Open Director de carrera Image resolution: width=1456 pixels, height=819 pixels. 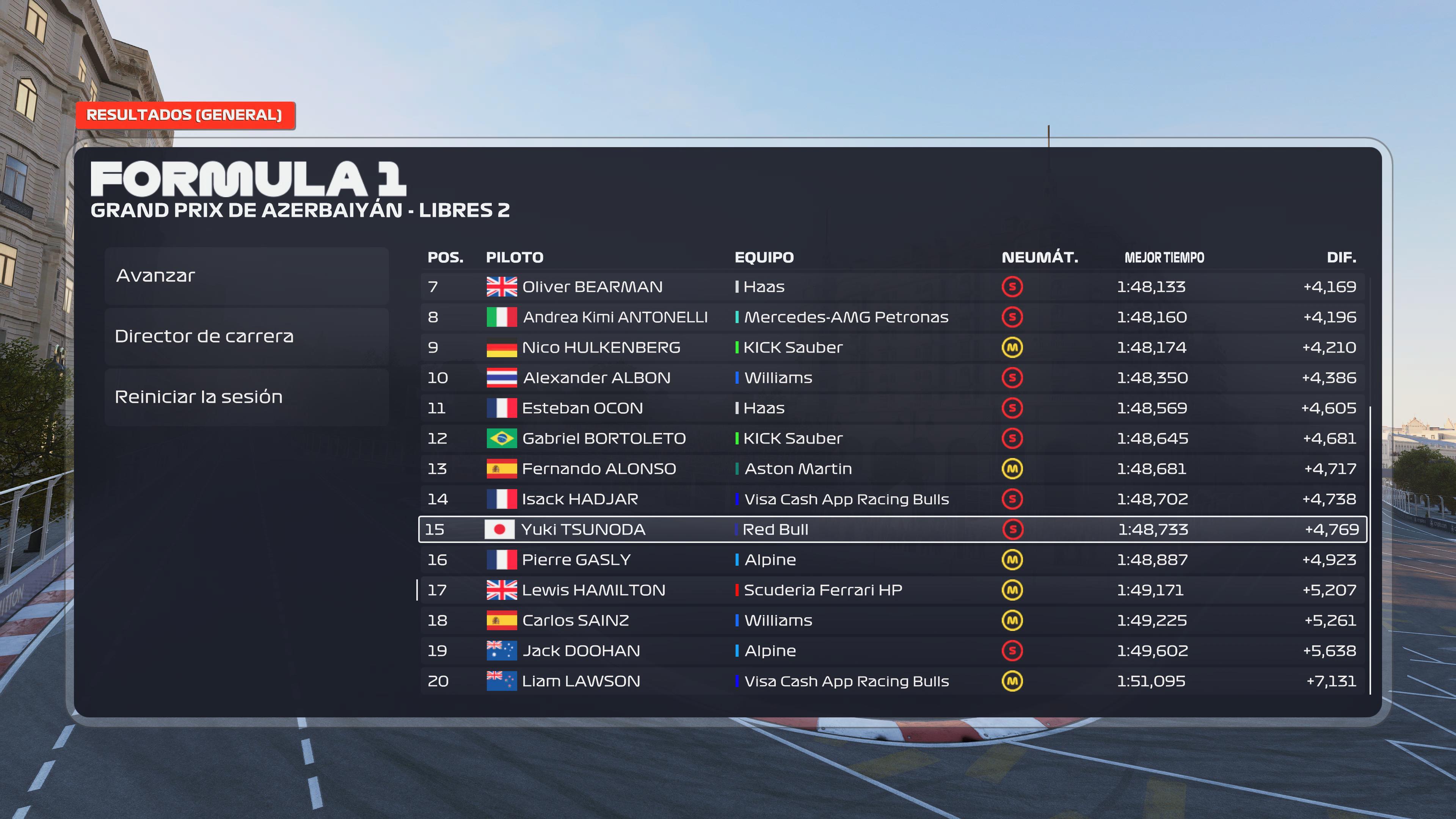click(x=246, y=336)
